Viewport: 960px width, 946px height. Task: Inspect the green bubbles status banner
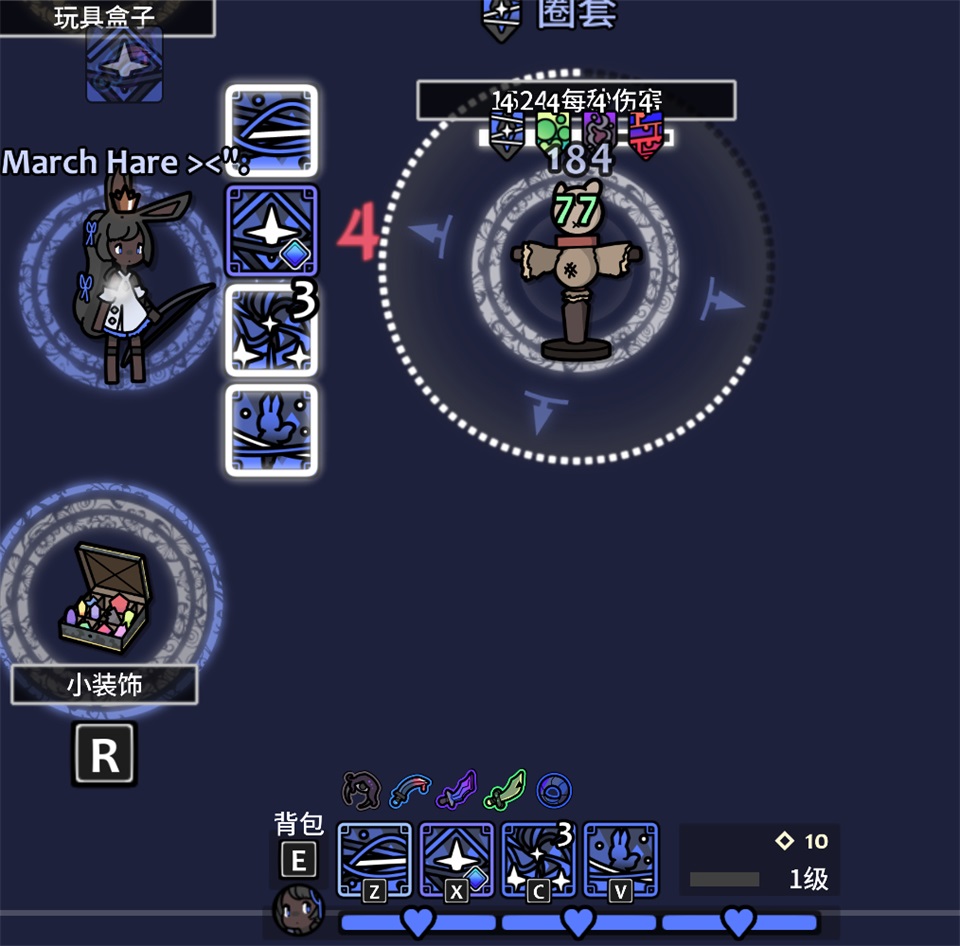553,132
